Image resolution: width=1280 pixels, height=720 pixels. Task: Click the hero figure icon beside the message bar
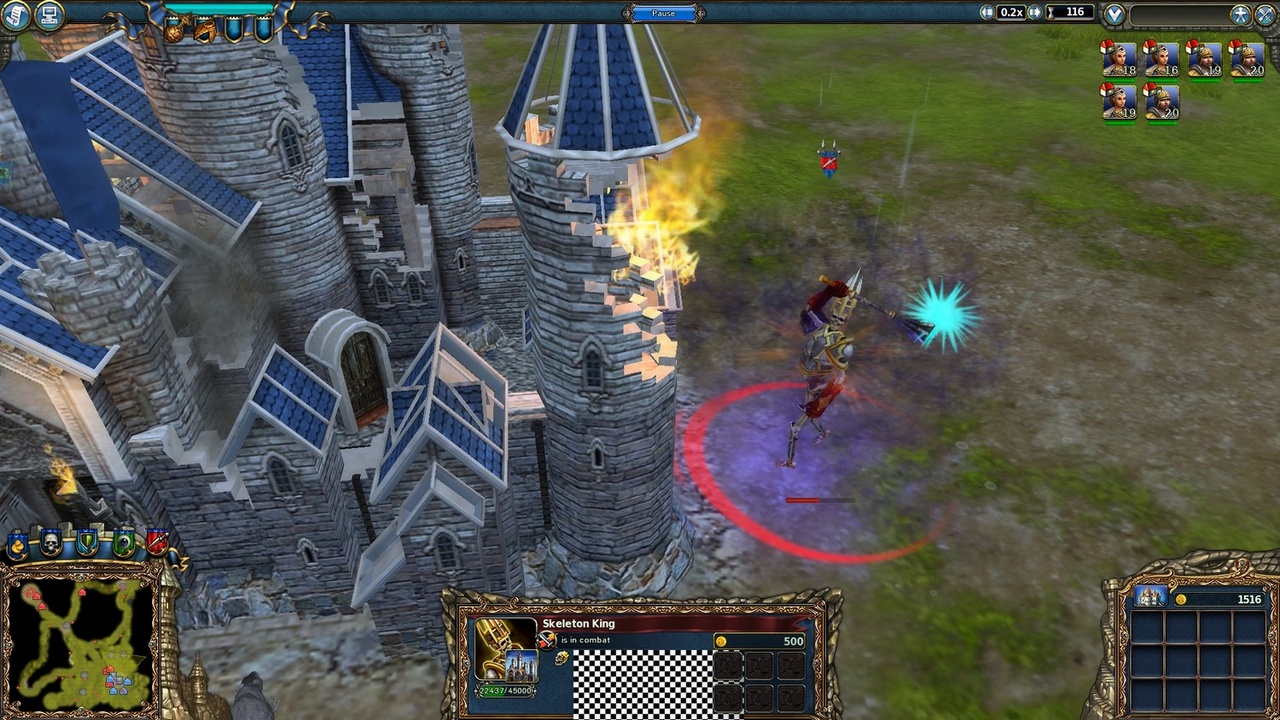[x=1239, y=13]
